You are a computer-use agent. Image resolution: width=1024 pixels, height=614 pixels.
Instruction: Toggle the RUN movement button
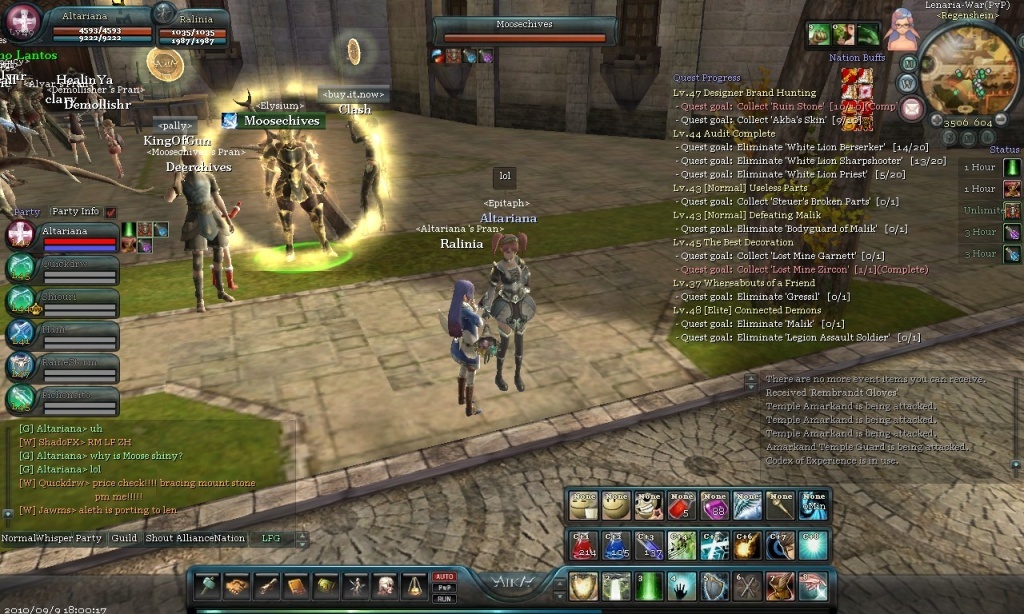pyautogui.click(x=444, y=599)
